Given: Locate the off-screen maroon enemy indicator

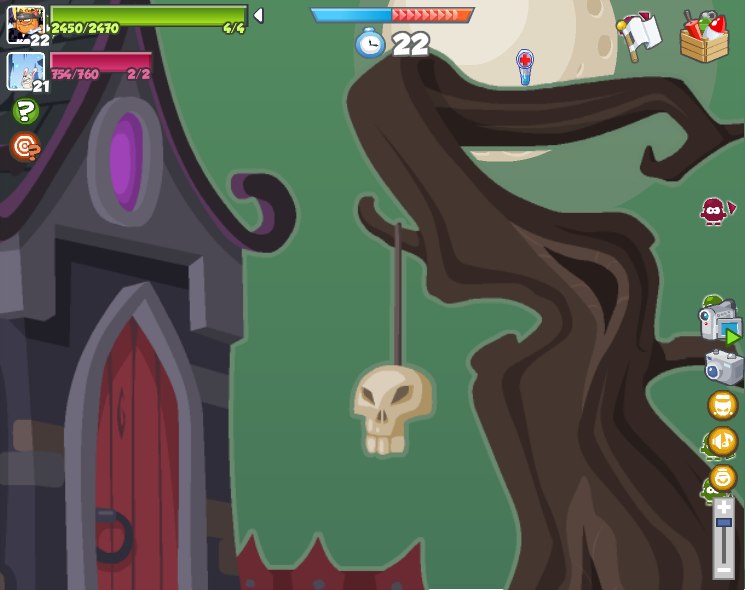Looking at the screenshot, I should [x=714, y=211].
